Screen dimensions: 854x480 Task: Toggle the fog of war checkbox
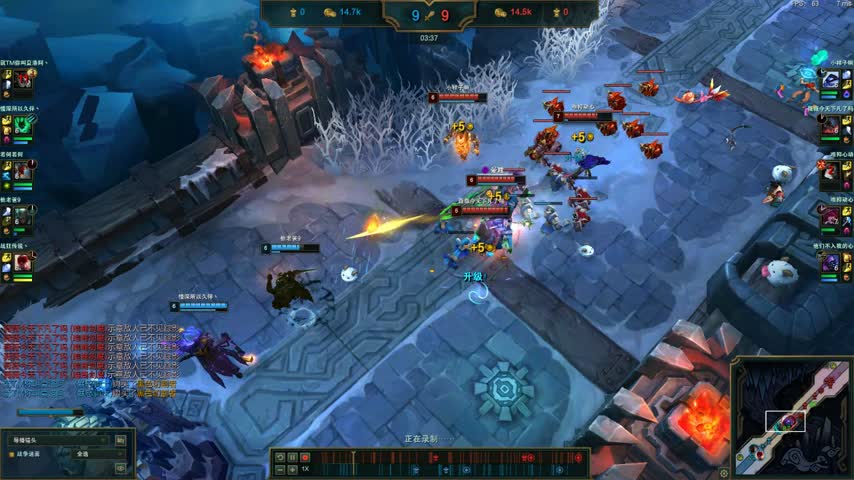[11, 454]
